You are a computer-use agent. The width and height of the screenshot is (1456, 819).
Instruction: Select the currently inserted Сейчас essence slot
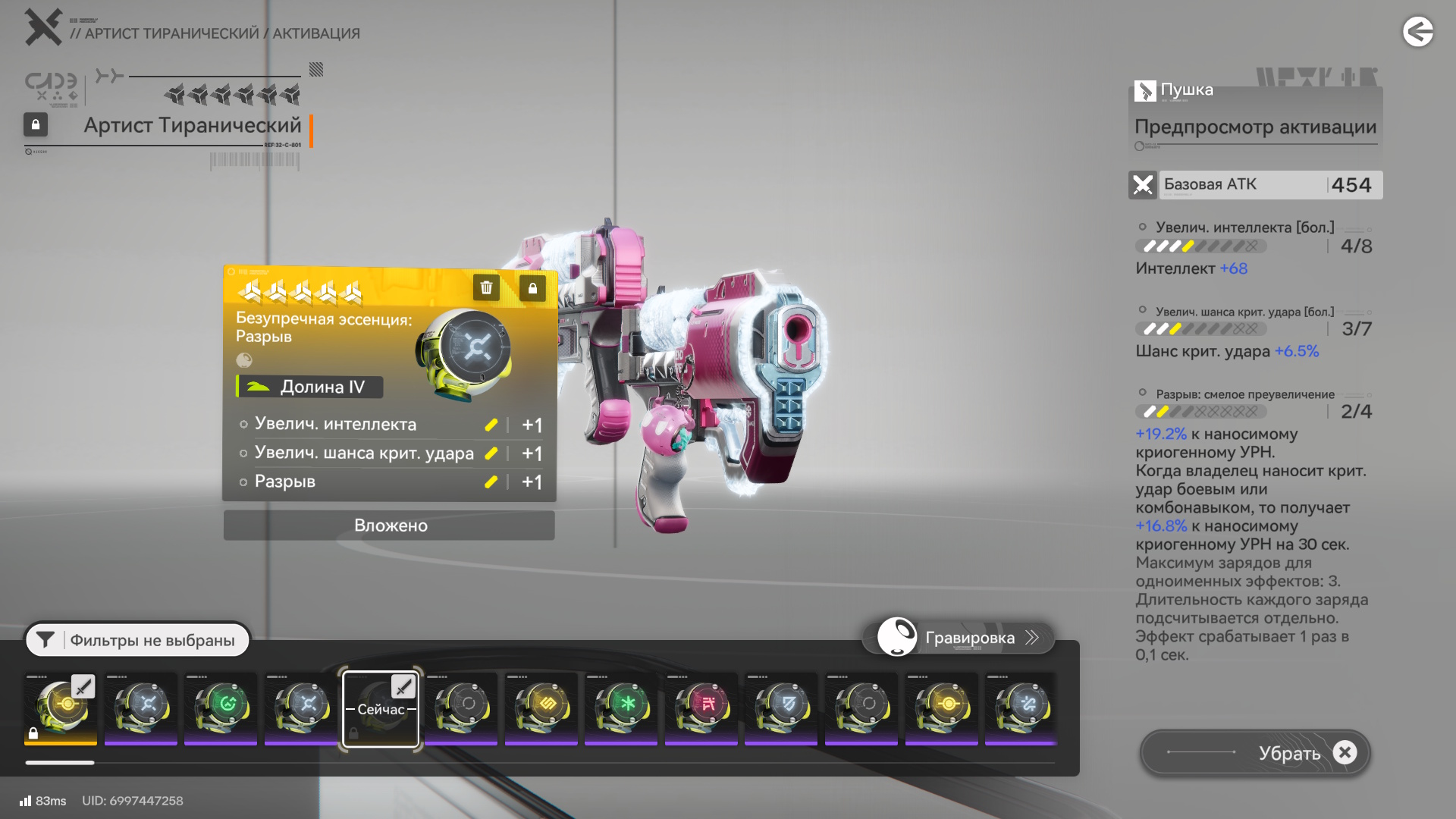[381, 708]
